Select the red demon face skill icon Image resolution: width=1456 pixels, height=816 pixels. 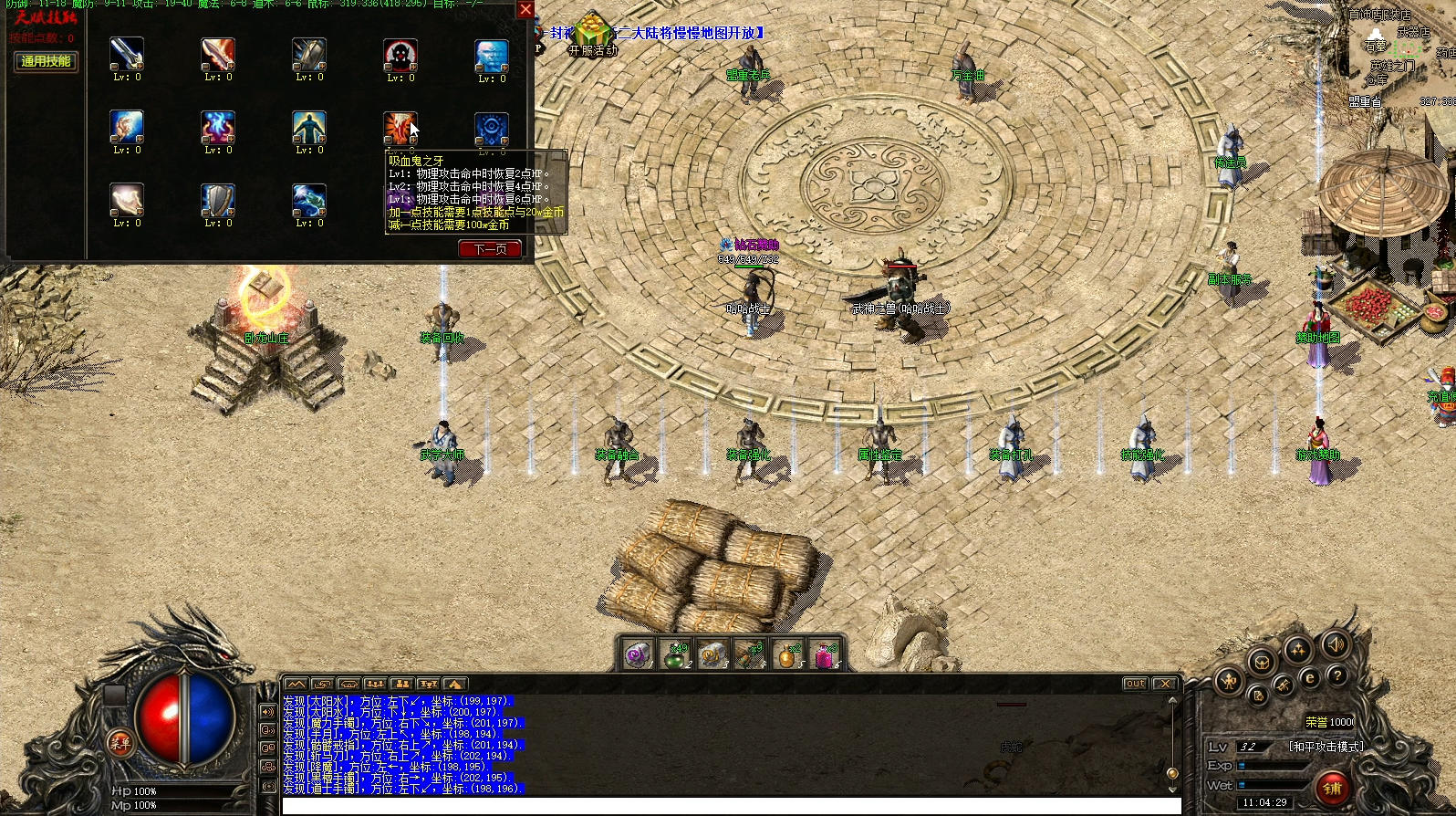(400, 55)
